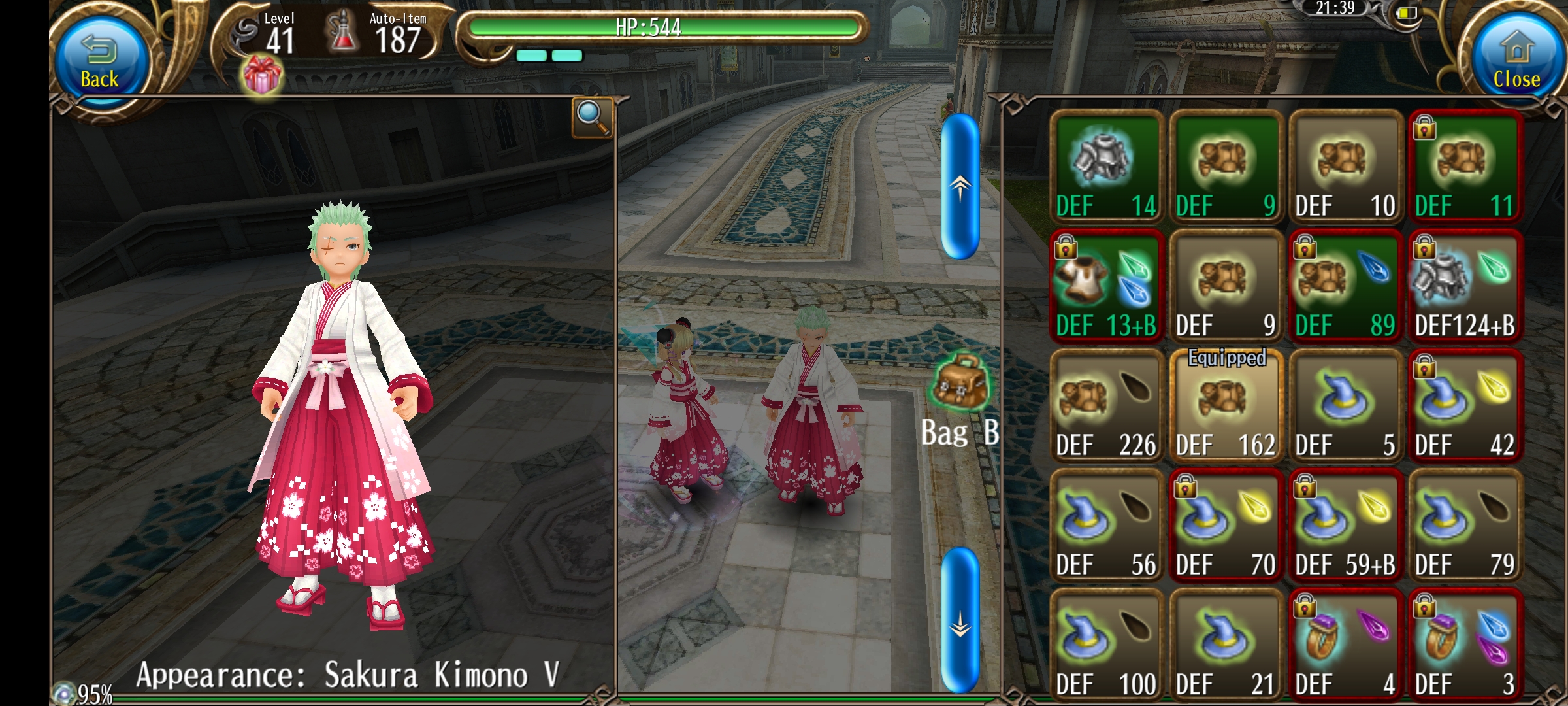Select the DEF 59+B hat
1568x706 pixels.
pyautogui.click(x=1345, y=526)
